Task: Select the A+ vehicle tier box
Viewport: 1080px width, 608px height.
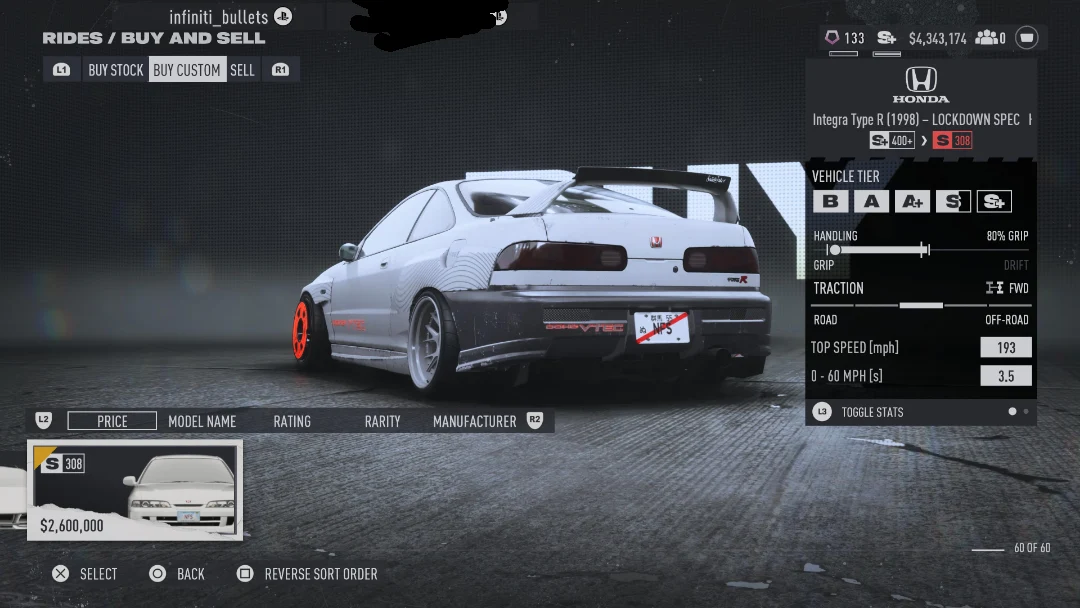Action: pos(912,201)
